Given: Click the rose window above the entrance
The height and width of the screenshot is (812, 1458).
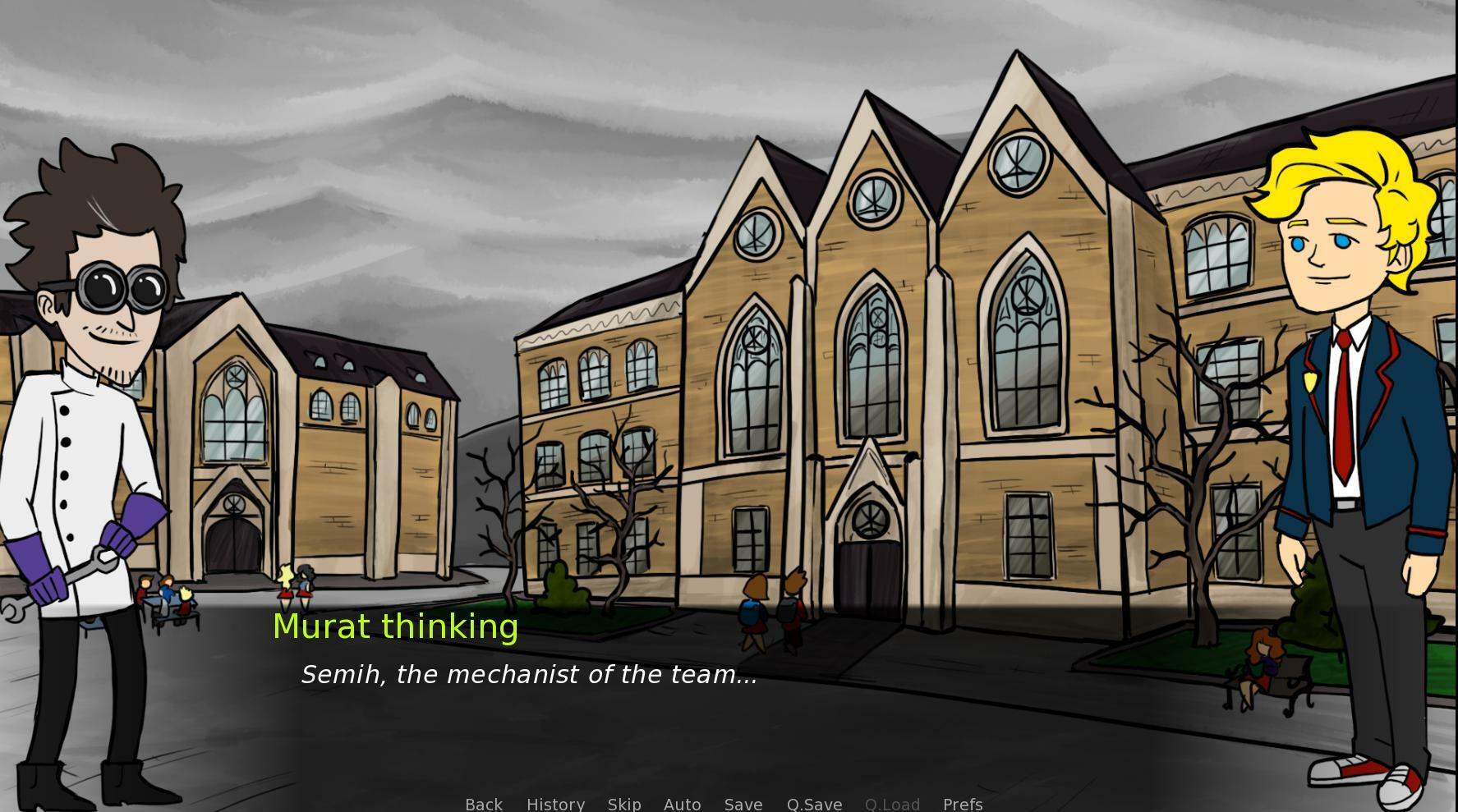Looking at the screenshot, I should click(x=867, y=516).
